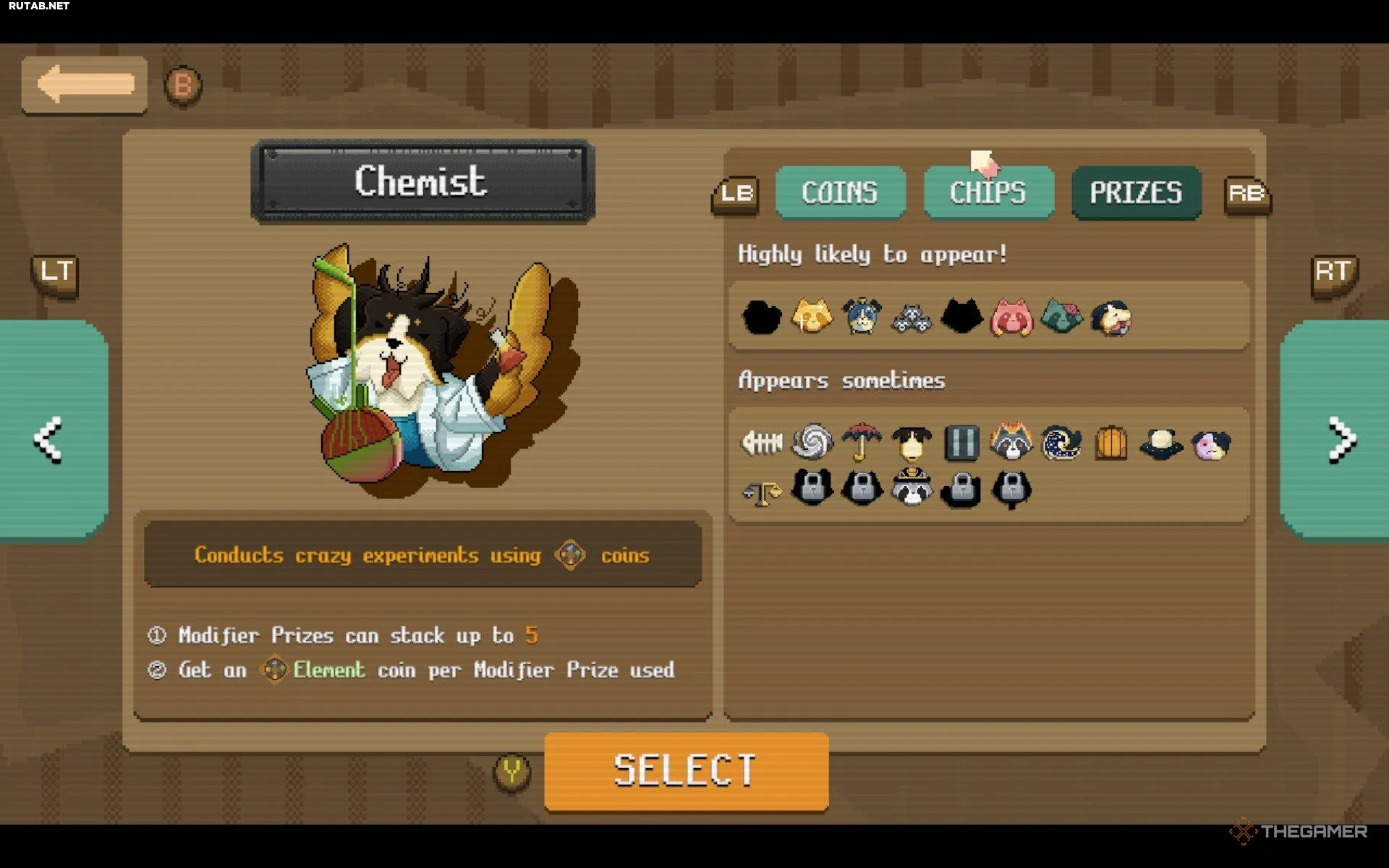The image size is (1389, 868).
Task: Show the next character
Action: coord(1339,439)
